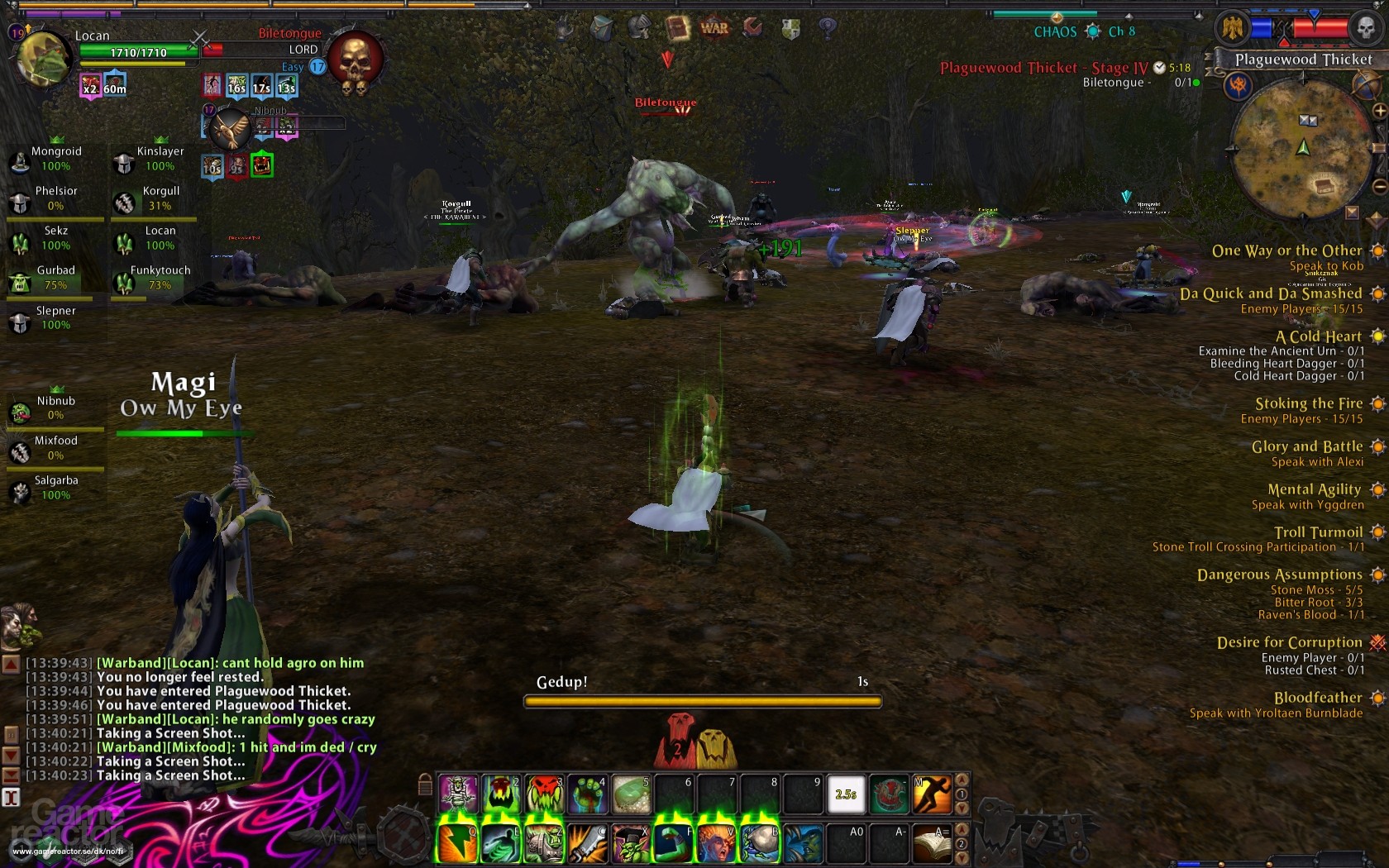
Task: Click the WAR realm war icon
Action: [x=714, y=27]
